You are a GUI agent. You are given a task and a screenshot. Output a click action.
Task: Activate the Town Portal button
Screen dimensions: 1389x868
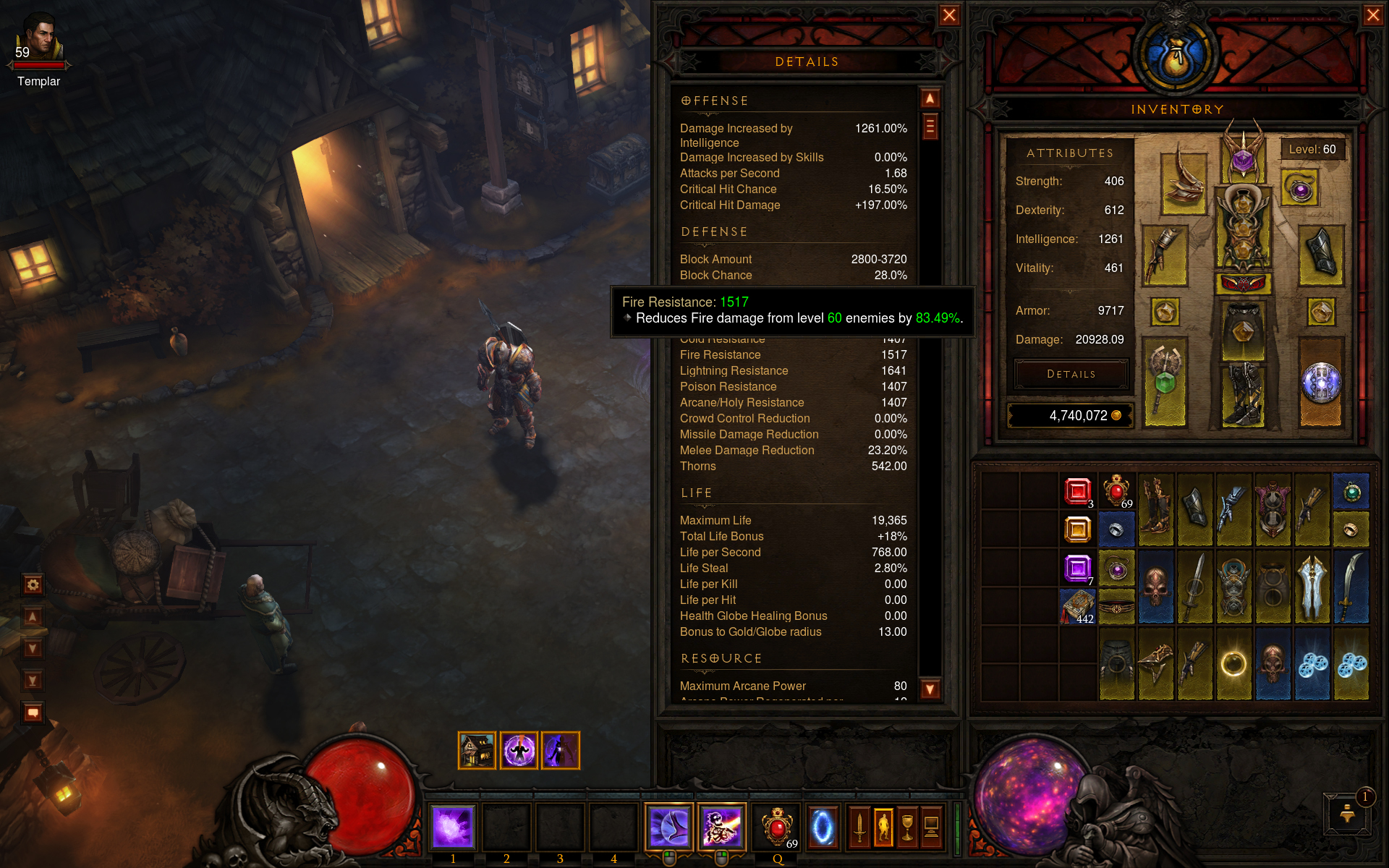point(823,826)
